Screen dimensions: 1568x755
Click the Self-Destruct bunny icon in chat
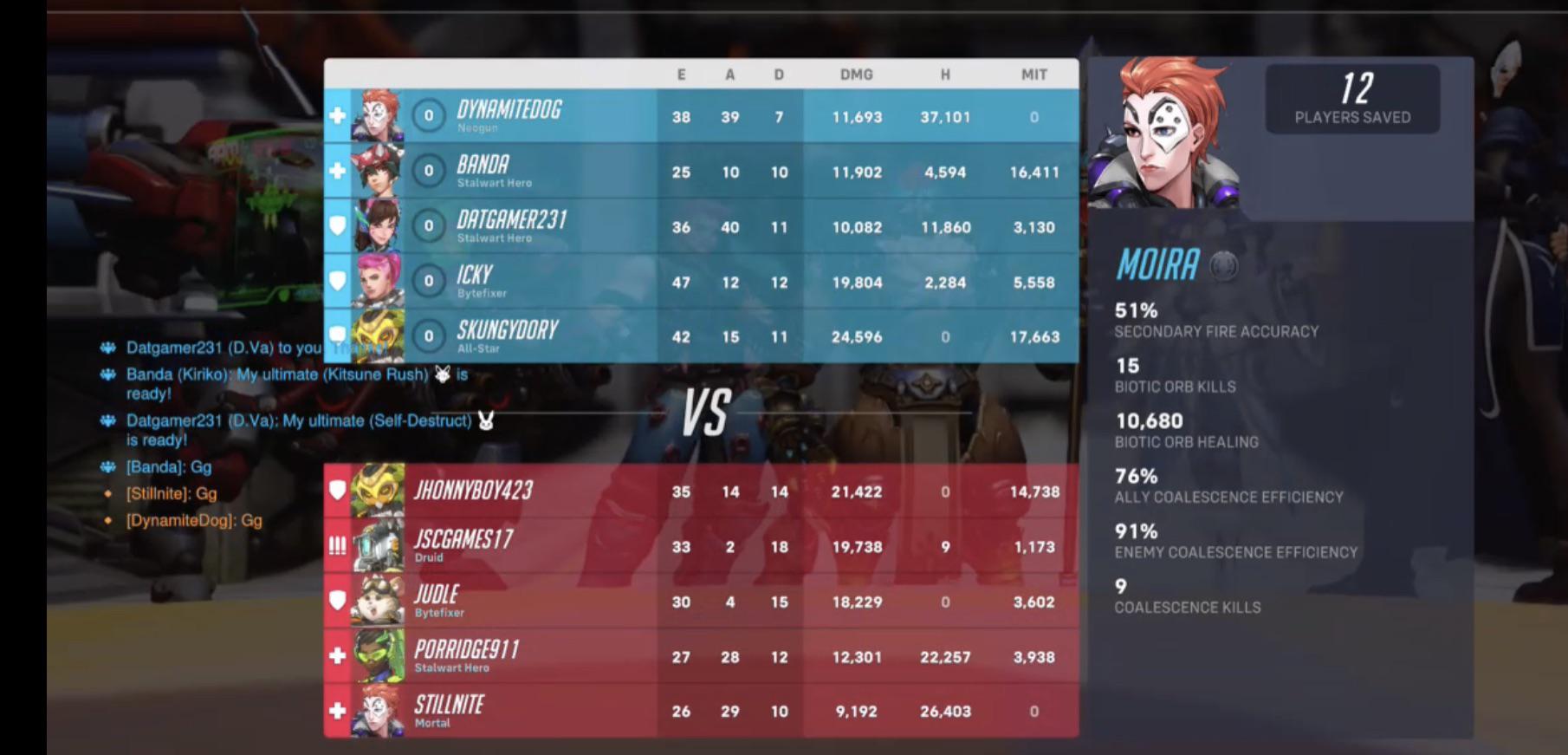pos(484,420)
